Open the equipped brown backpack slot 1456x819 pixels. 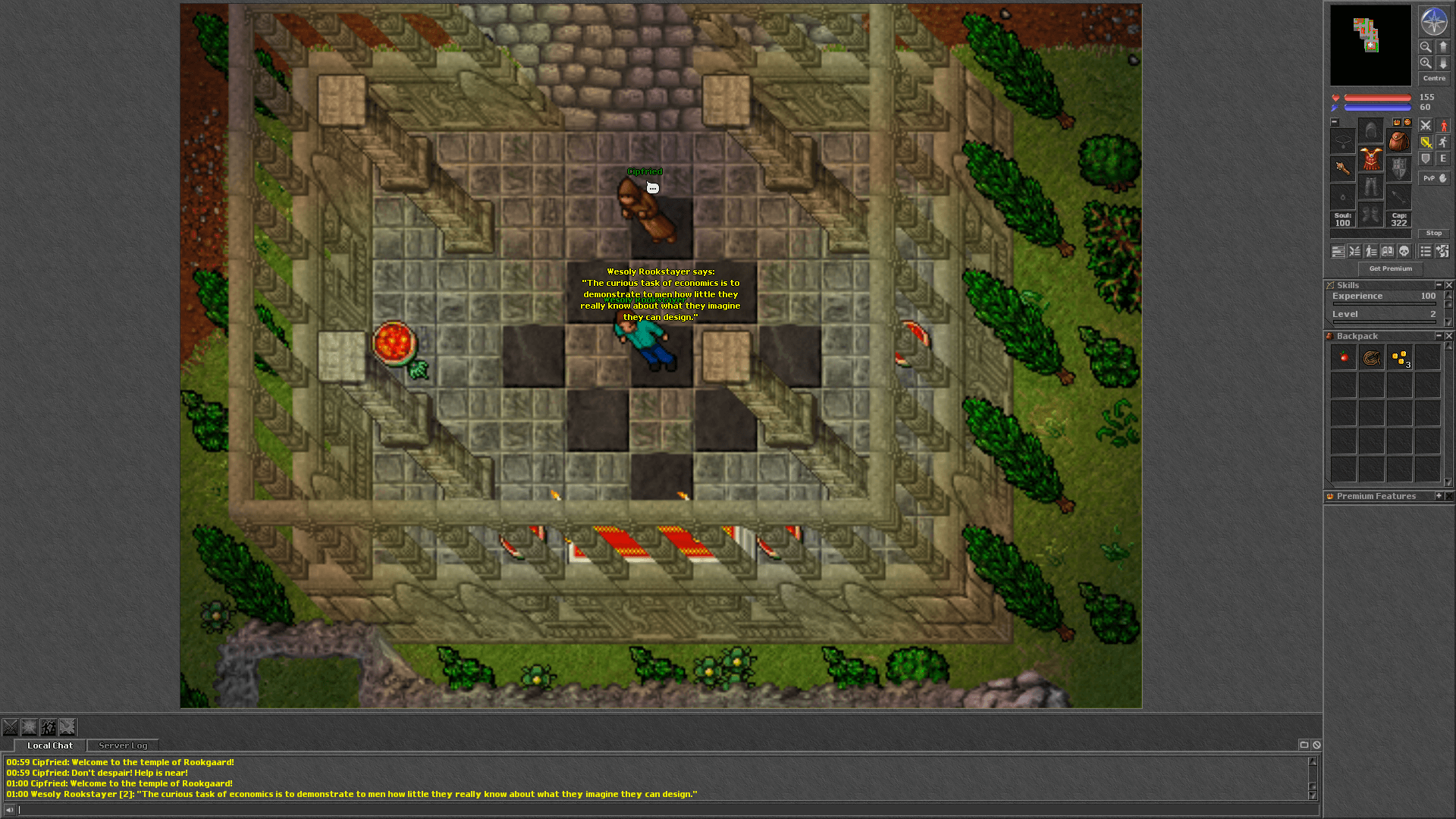1398,141
